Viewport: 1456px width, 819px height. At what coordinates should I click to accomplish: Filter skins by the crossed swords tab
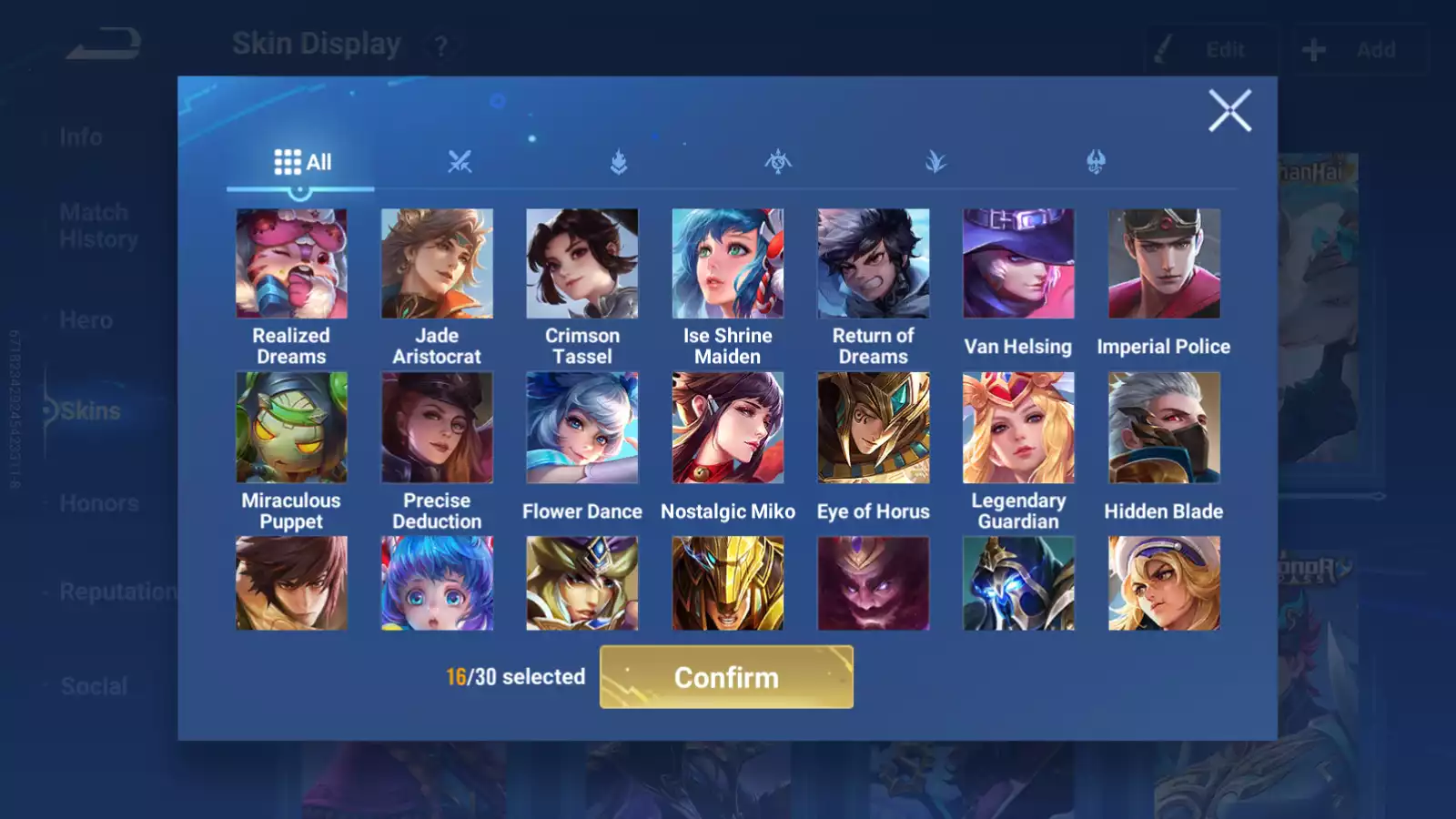460,162
